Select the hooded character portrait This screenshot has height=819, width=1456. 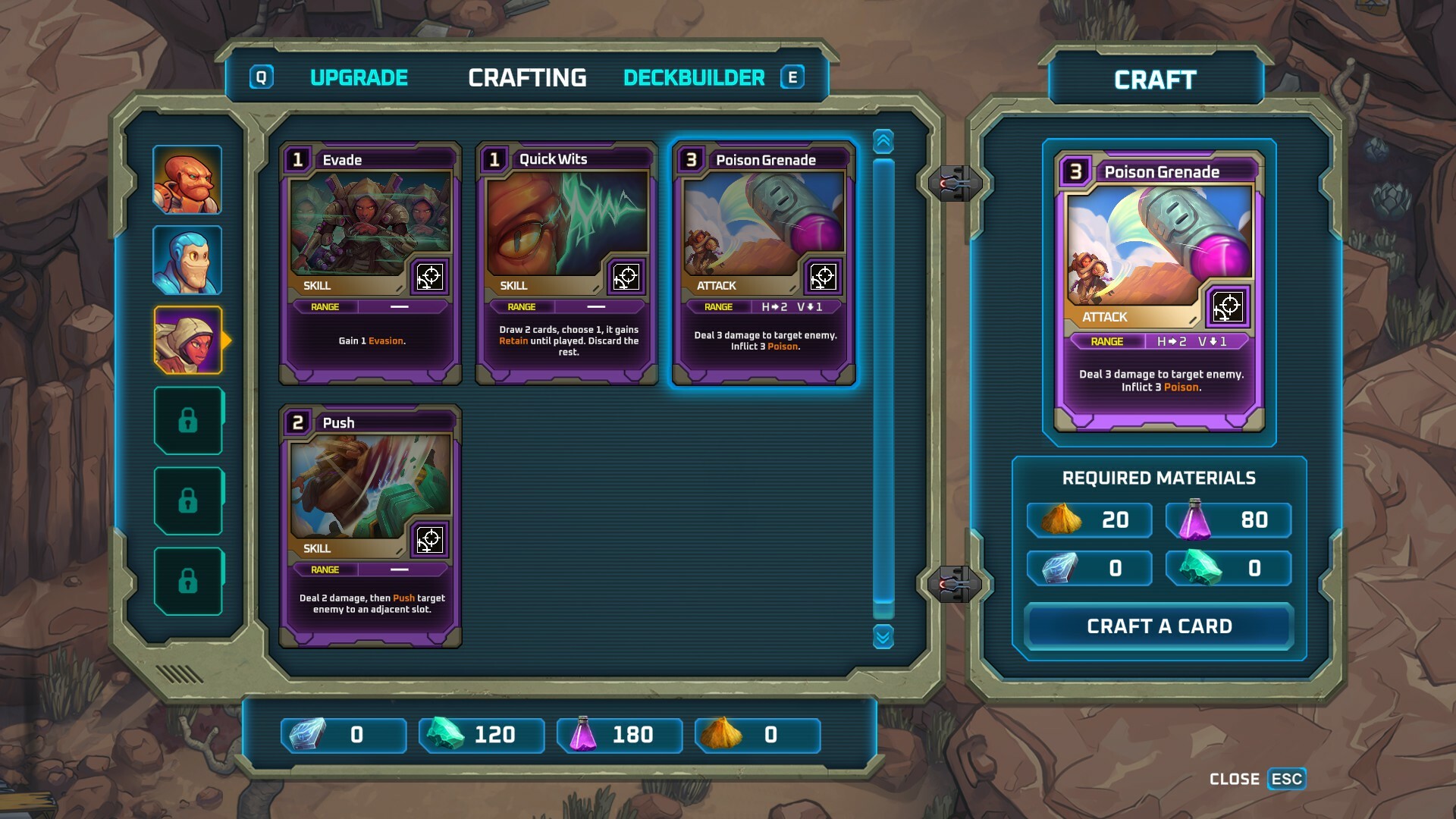coord(187,340)
